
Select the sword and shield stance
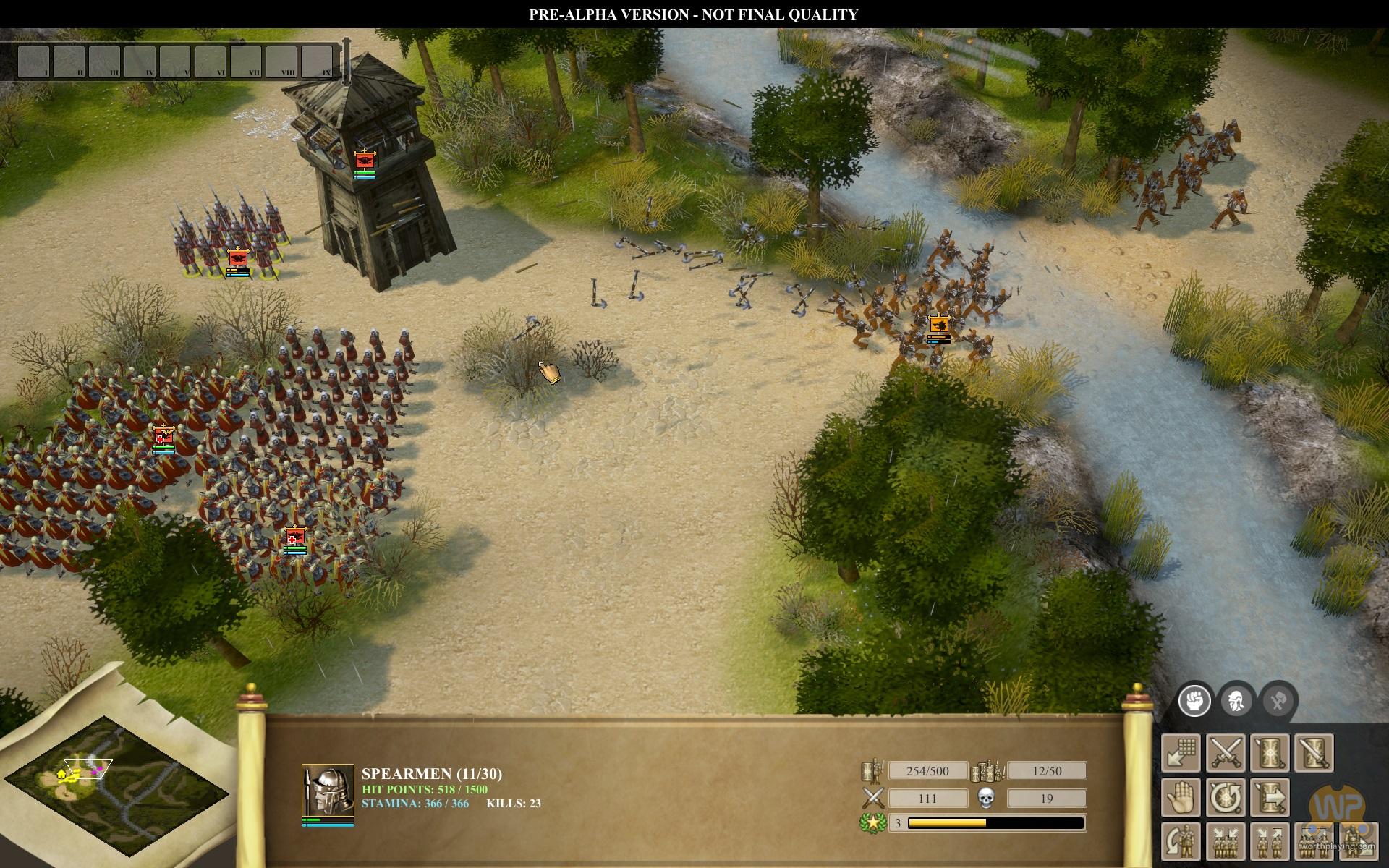click(x=1313, y=753)
